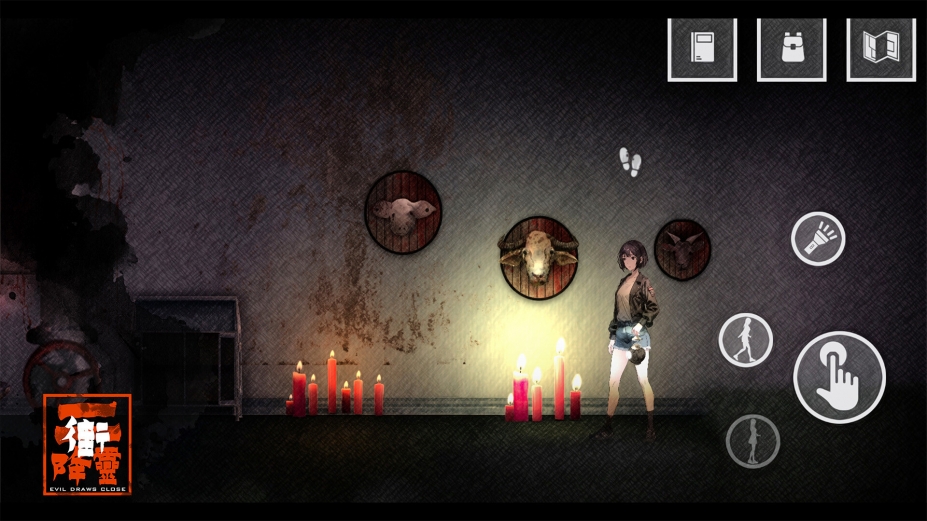This screenshot has width=927, height=521.
Task: Toggle the flashlight
Action: click(818, 239)
